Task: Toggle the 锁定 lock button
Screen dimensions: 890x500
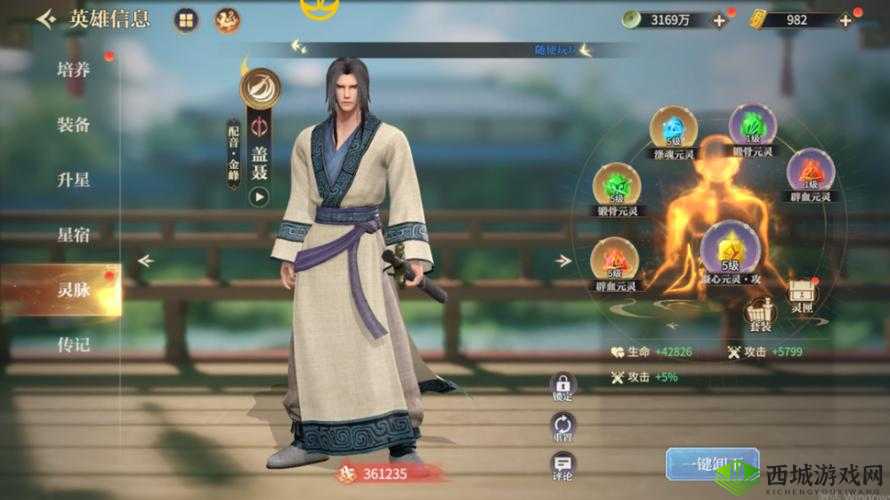Action: point(563,387)
